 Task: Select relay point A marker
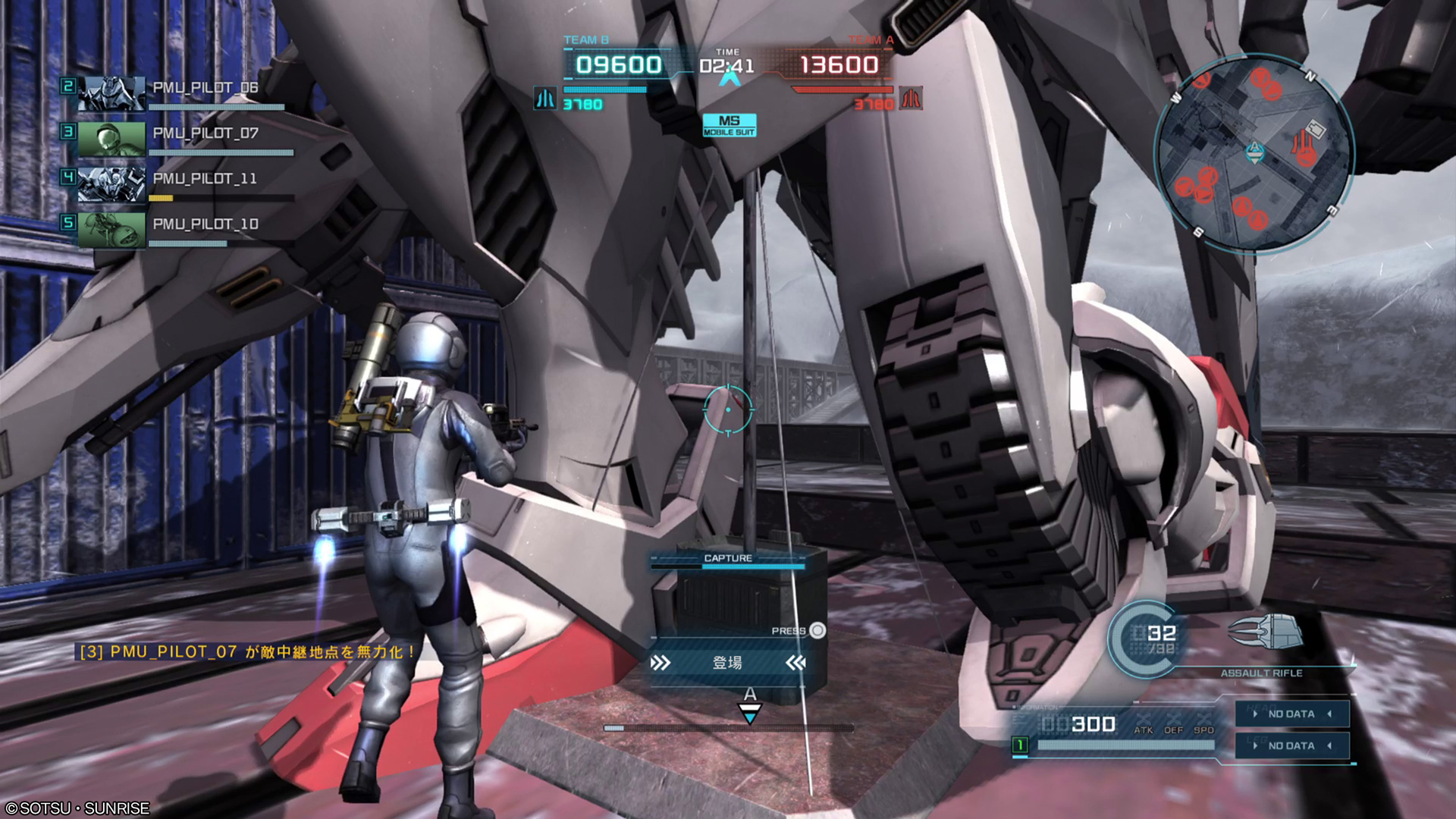(x=749, y=704)
